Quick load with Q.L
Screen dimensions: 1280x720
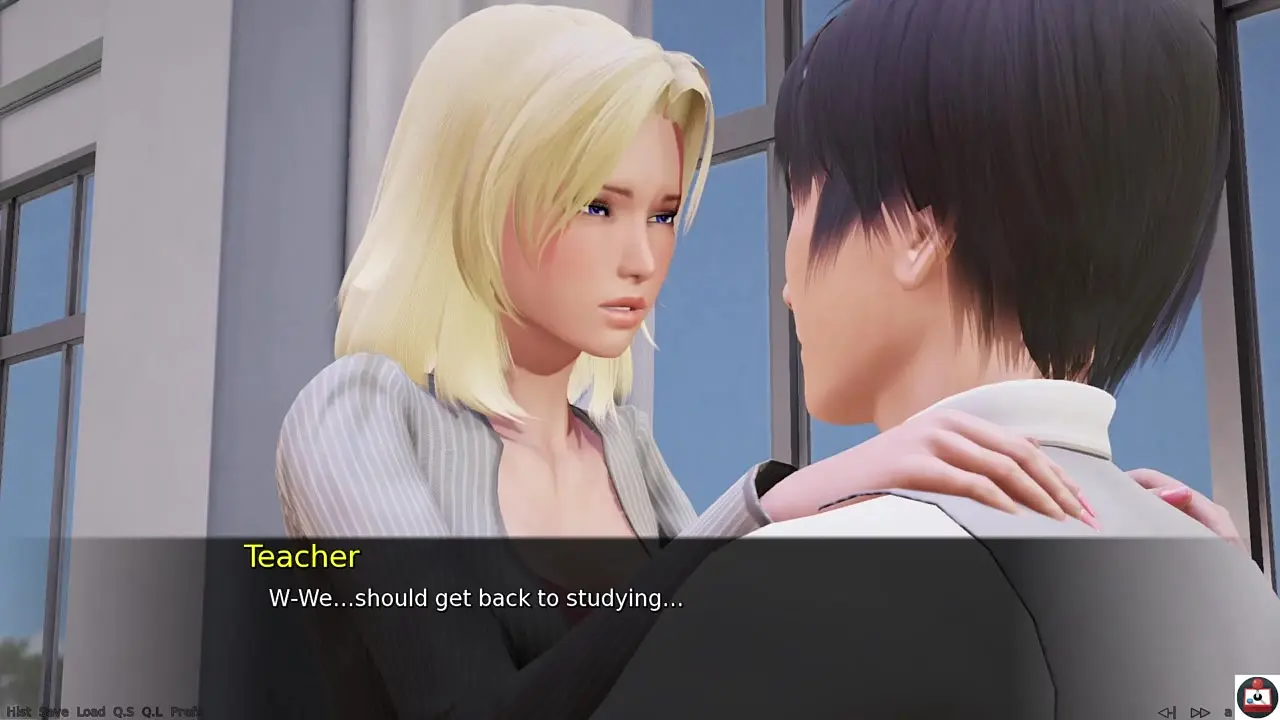[152, 711]
